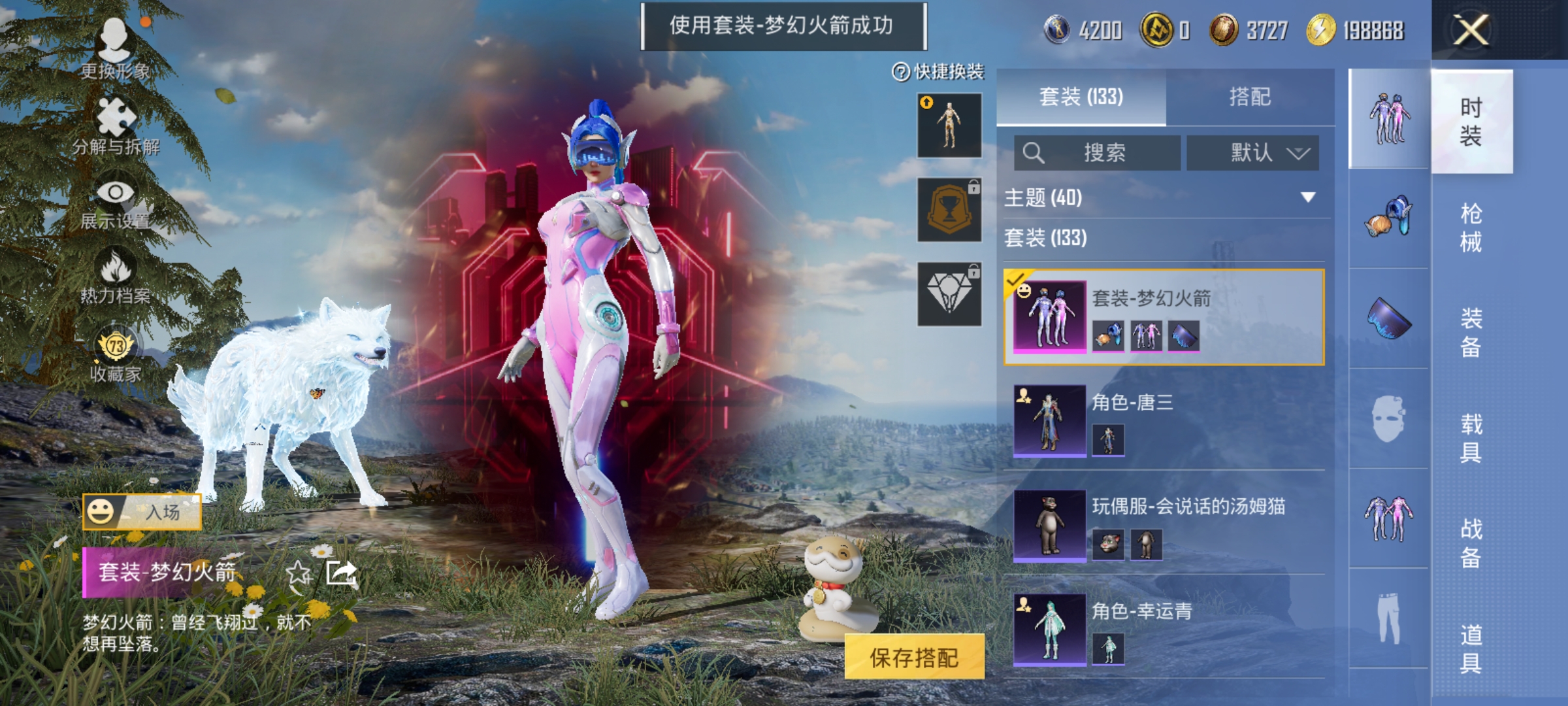Viewport: 1568px width, 706px height.
Task: Switch to the 搭配 tab
Action: coord(1254,97)
